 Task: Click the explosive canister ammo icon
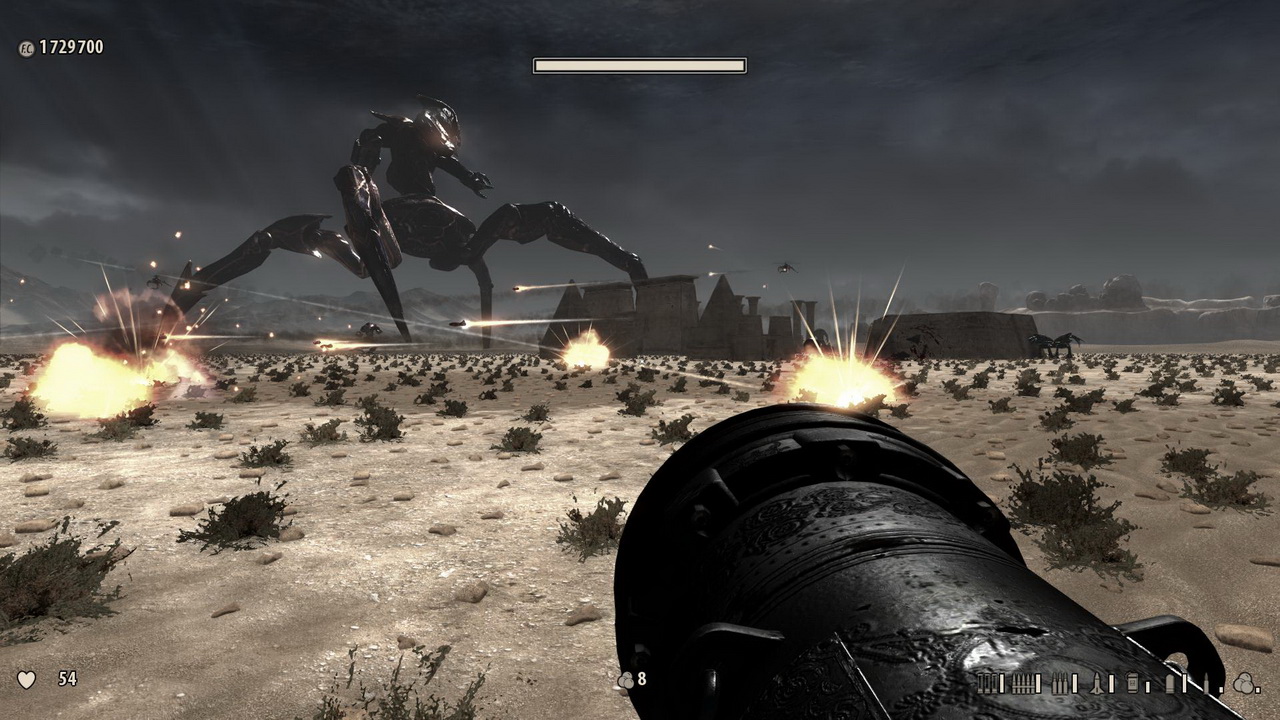coord(1132,683)
